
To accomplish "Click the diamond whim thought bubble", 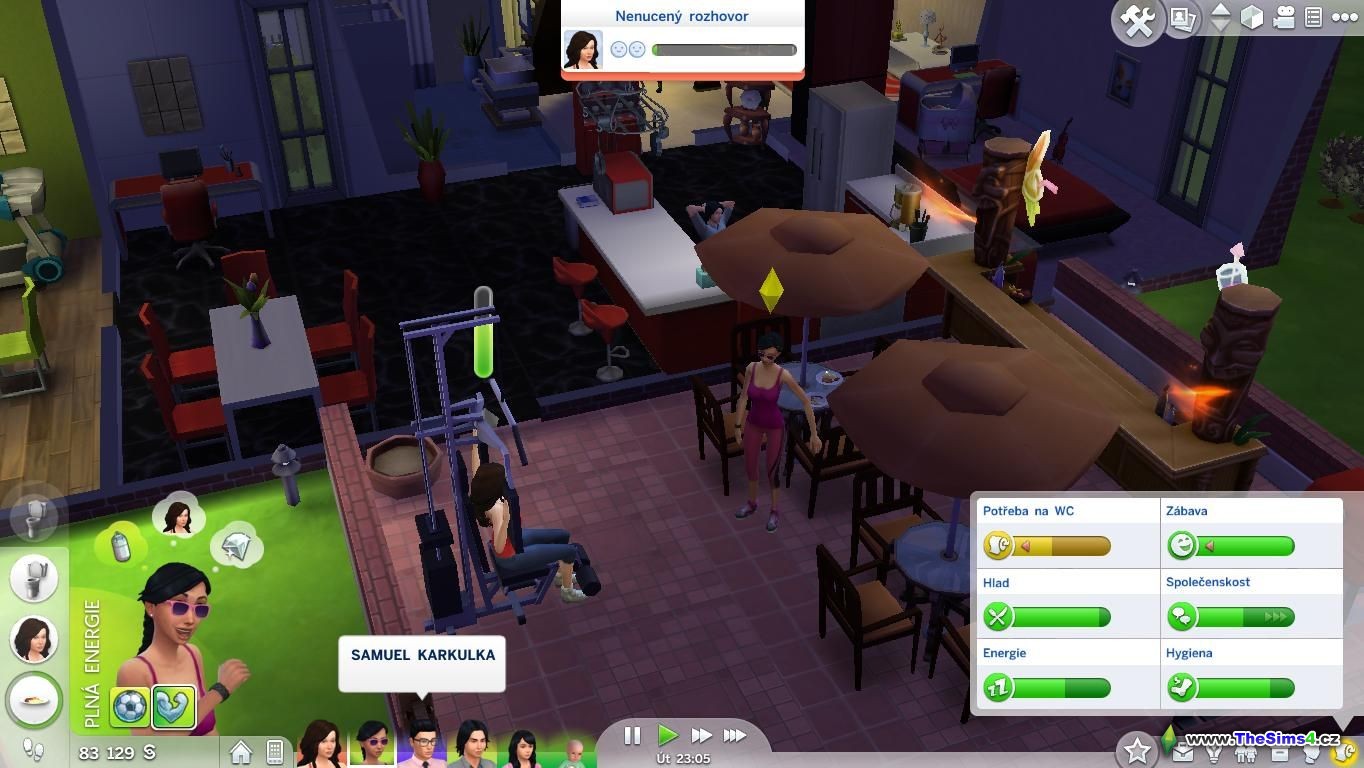I will tap(236, 543).
